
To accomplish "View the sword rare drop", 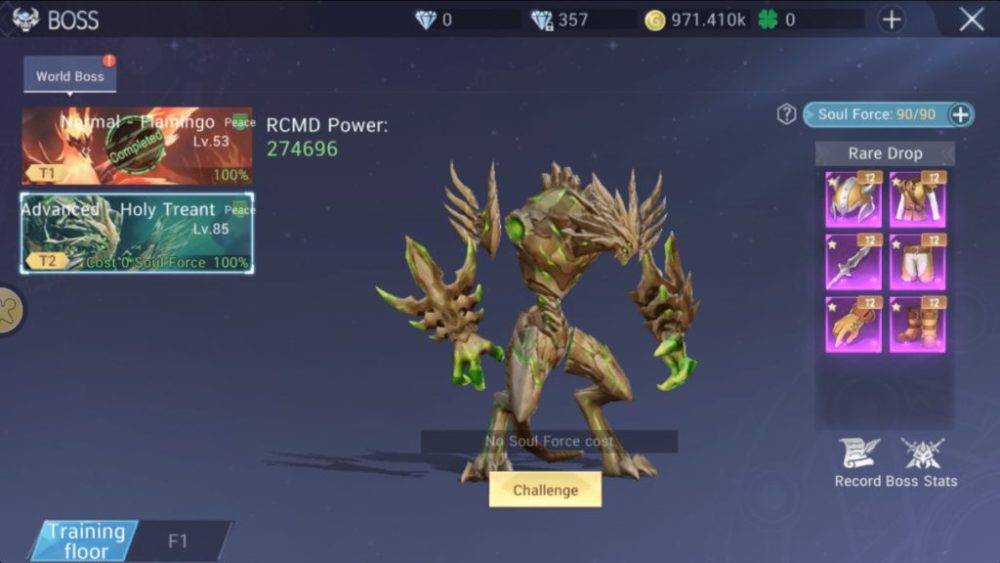I will (853, 262).
